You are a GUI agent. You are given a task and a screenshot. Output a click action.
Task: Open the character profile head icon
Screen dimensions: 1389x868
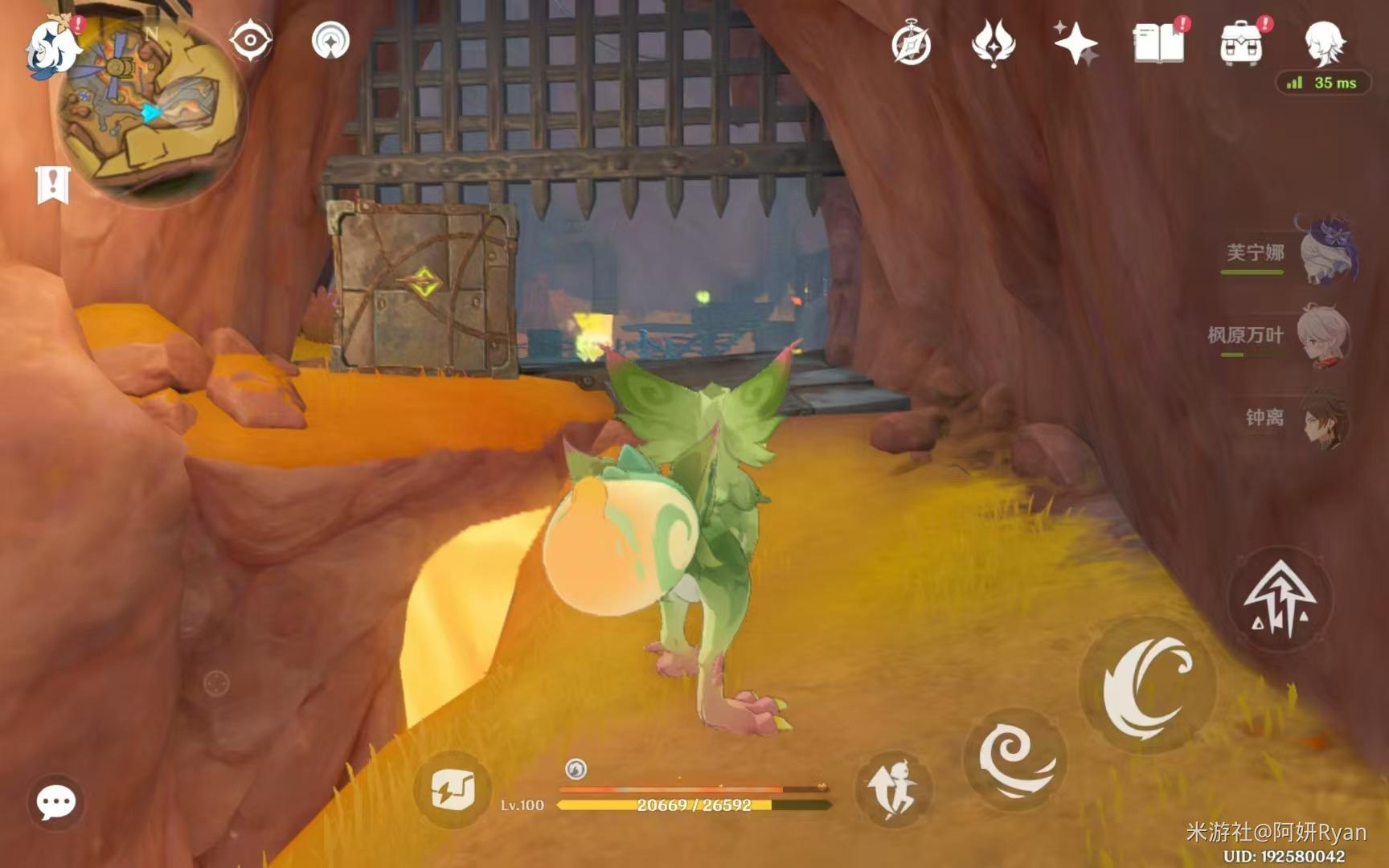pos(1323,42)
